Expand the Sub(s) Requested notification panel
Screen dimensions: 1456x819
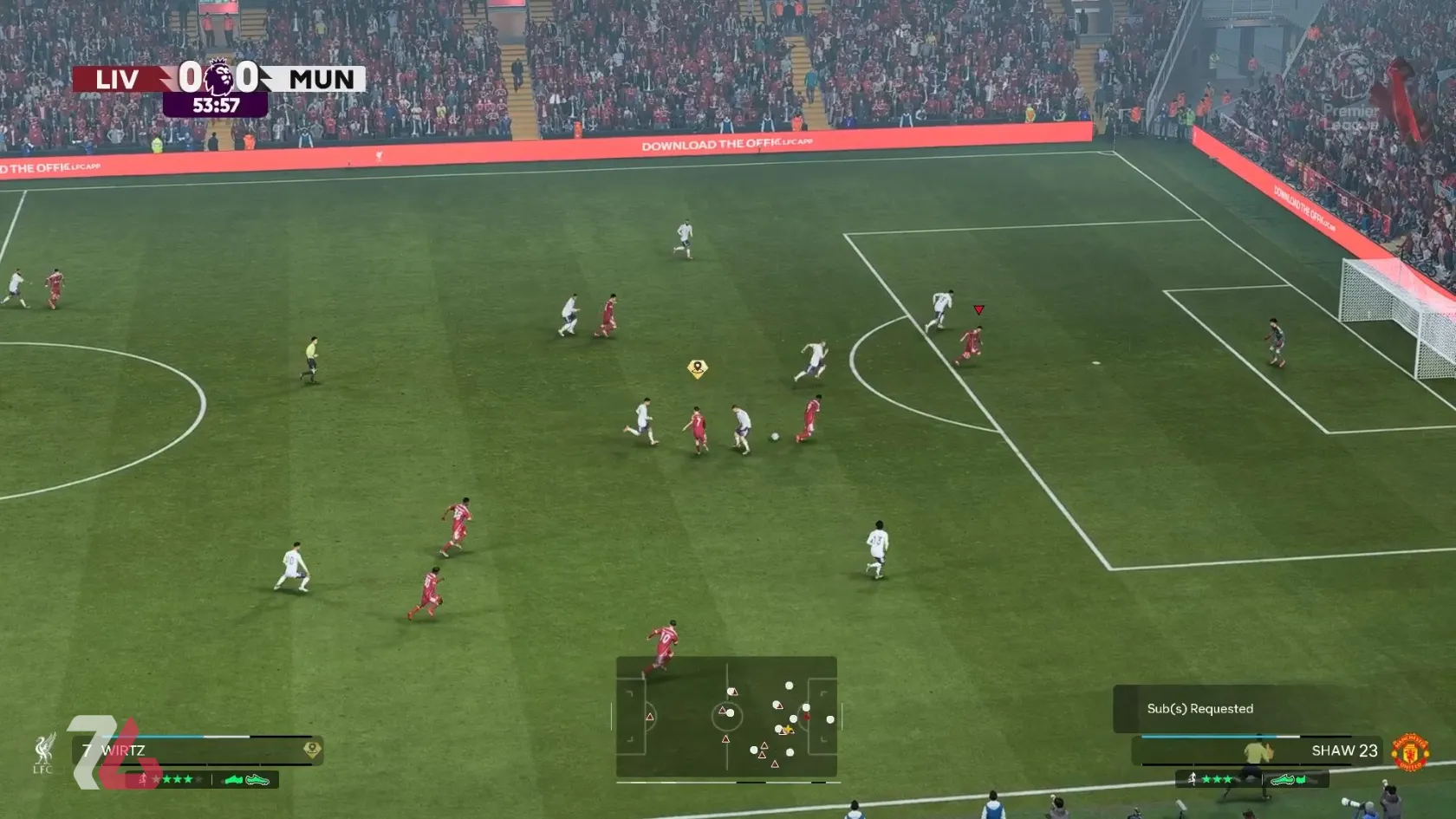coord(1199,708)
